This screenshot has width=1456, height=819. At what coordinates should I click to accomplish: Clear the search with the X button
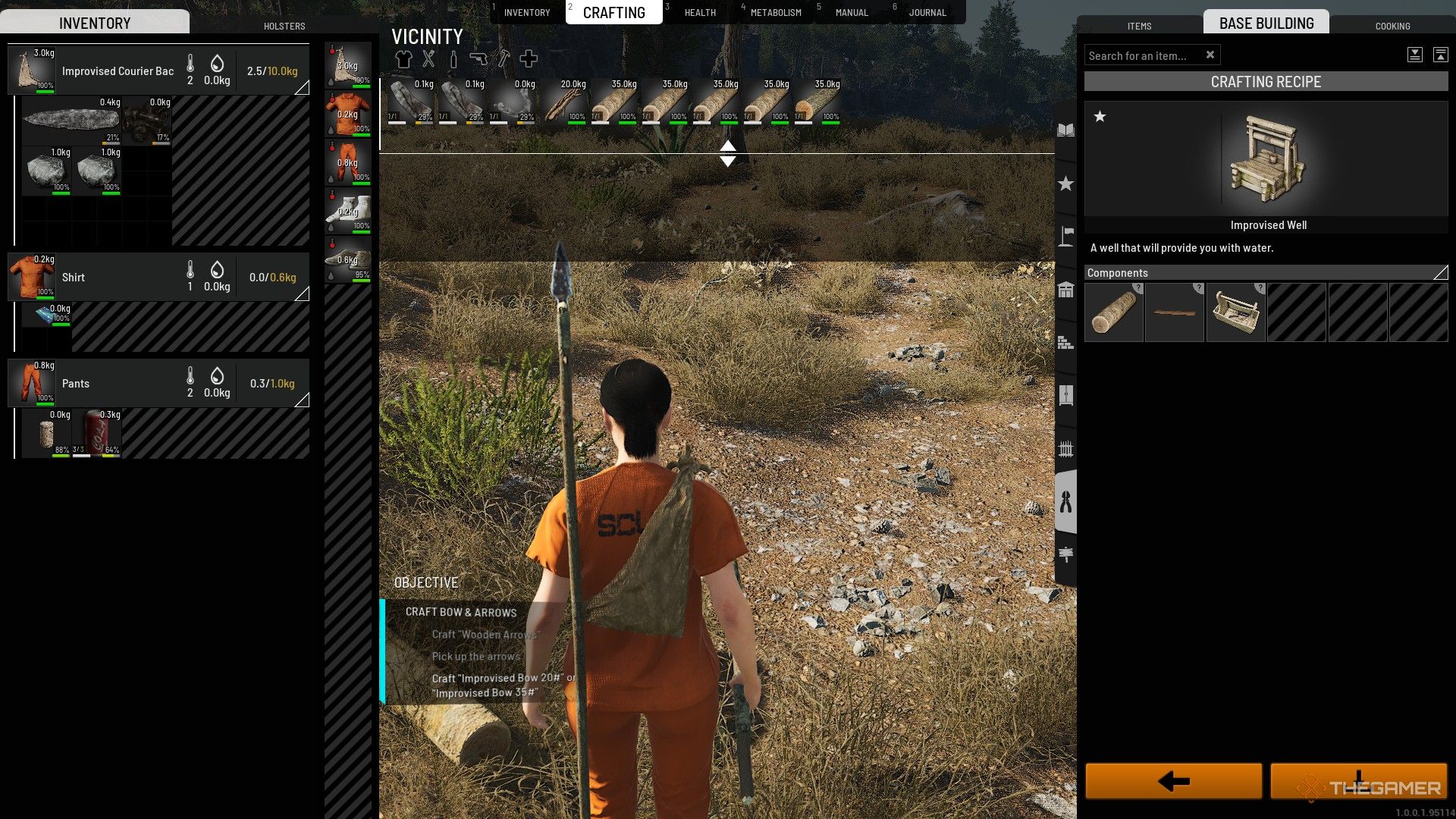1210,55
